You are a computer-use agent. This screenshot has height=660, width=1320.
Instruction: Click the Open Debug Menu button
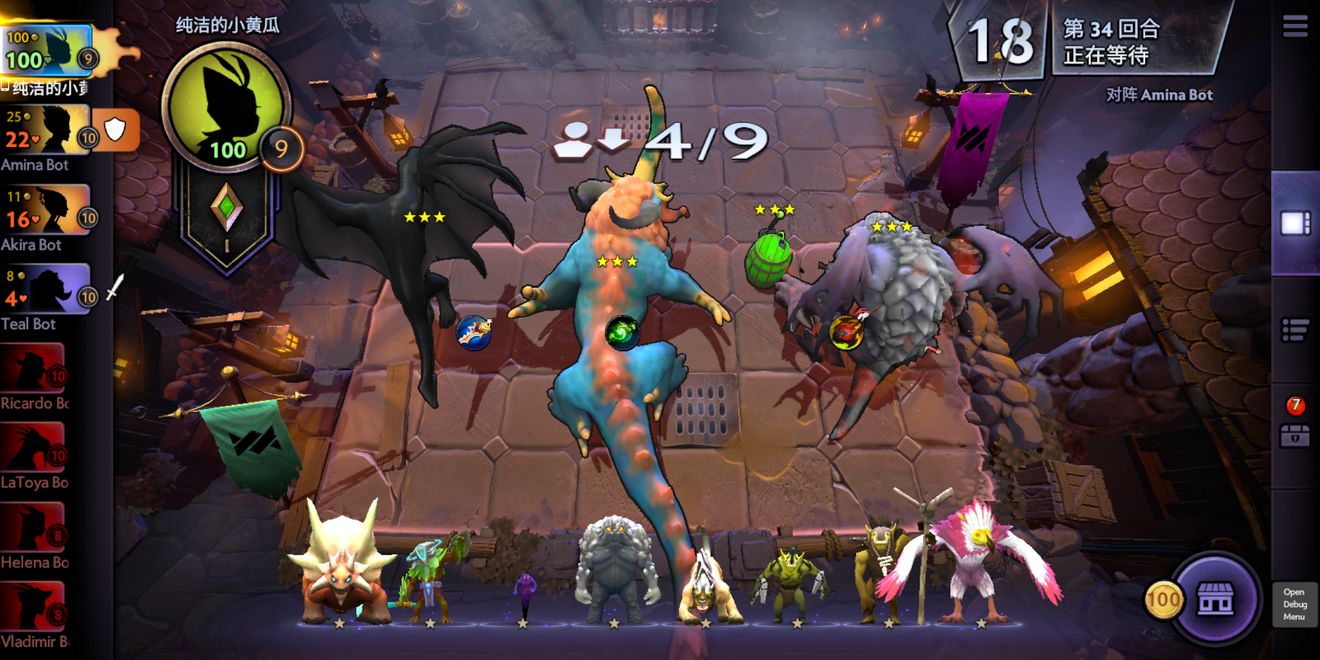1294,604
